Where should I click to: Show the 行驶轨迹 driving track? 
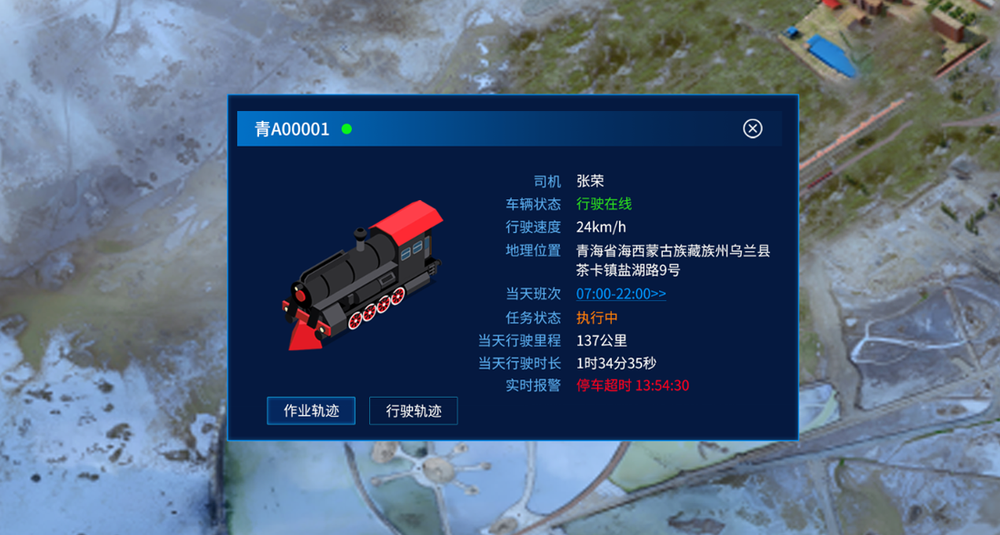click(413, 410)
